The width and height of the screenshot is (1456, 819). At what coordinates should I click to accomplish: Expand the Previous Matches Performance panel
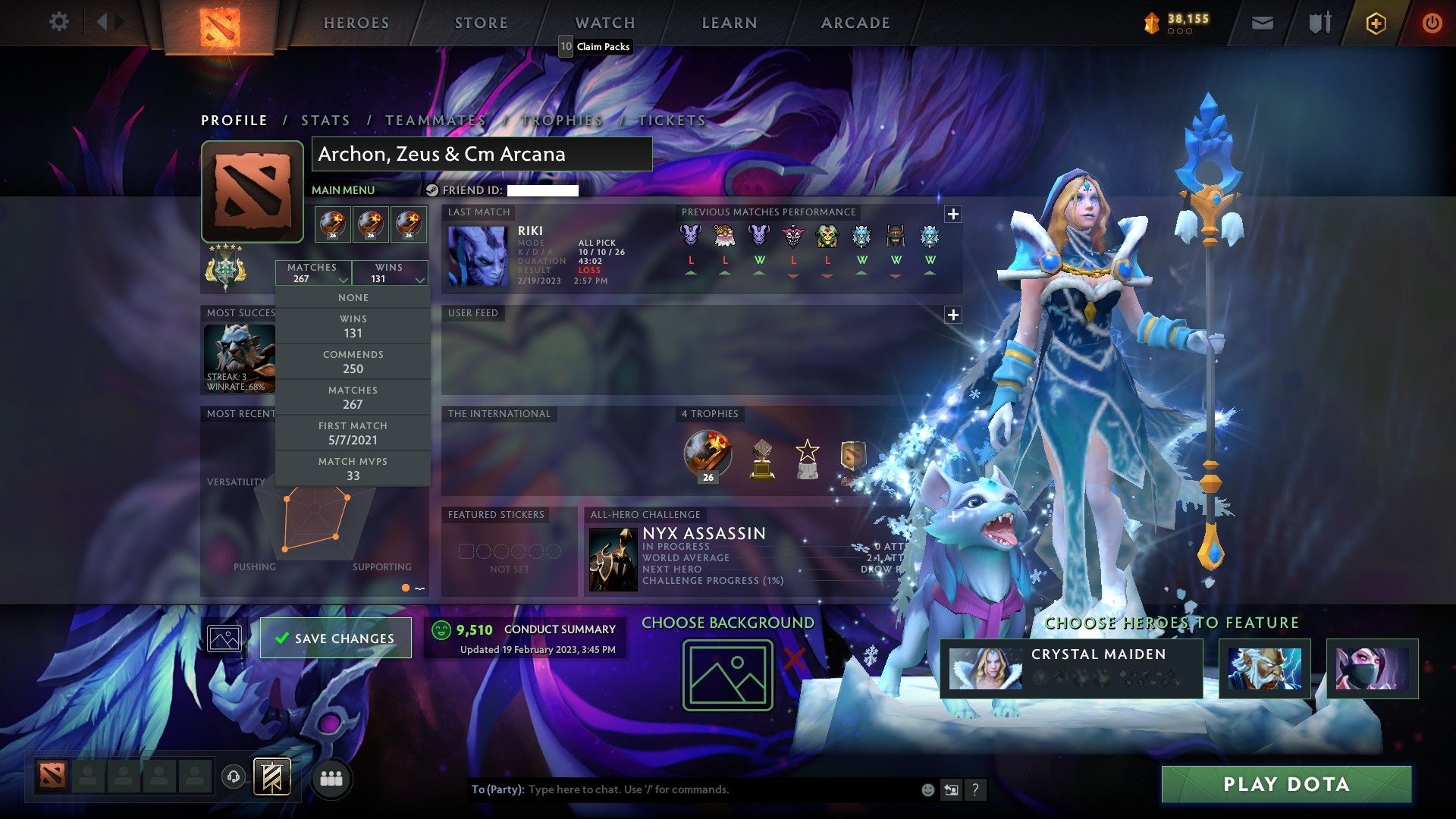click(x=952, y=214)
